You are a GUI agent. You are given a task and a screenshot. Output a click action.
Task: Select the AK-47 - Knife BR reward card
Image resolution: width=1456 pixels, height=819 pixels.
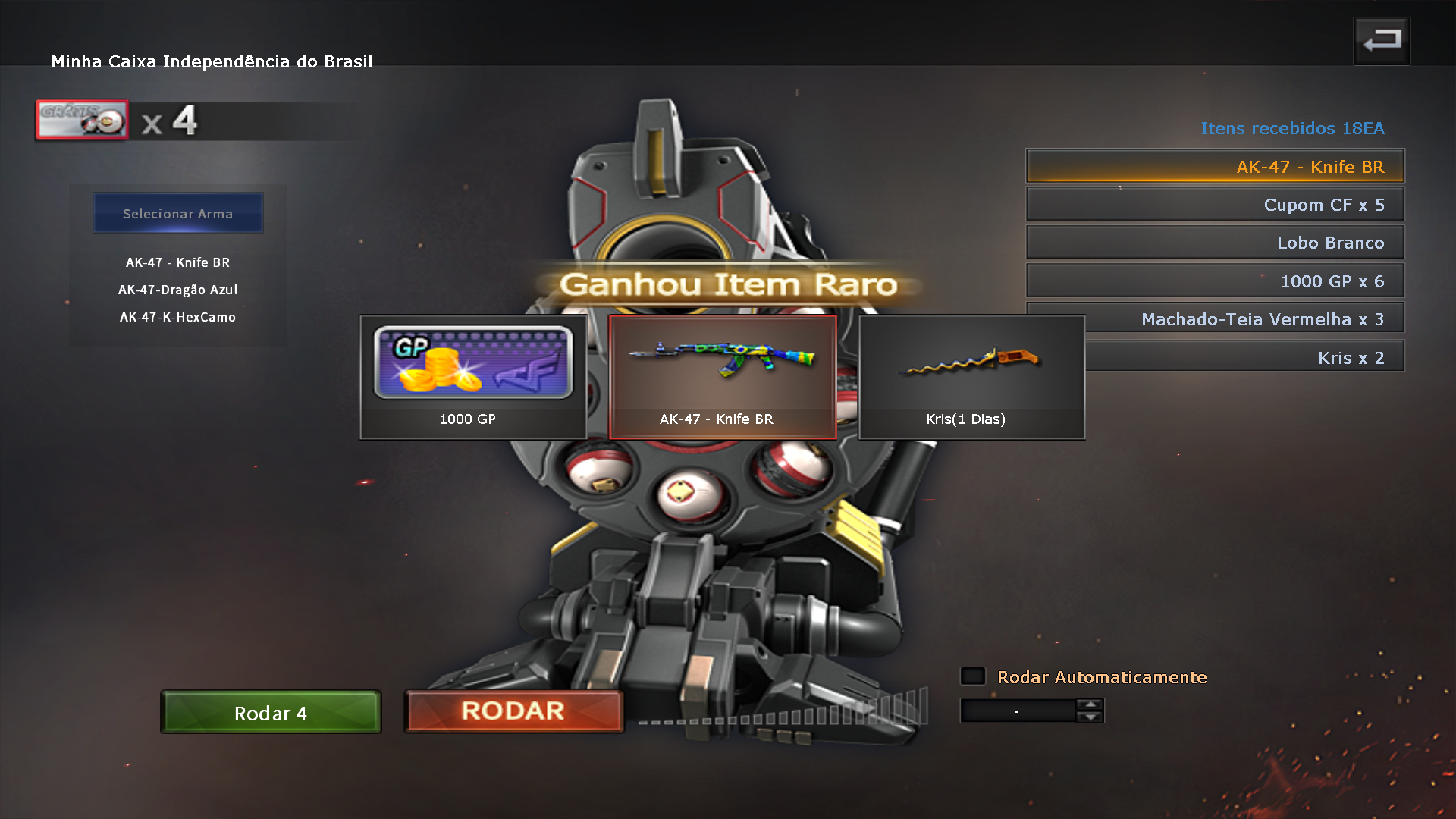[x=722, y=377]
